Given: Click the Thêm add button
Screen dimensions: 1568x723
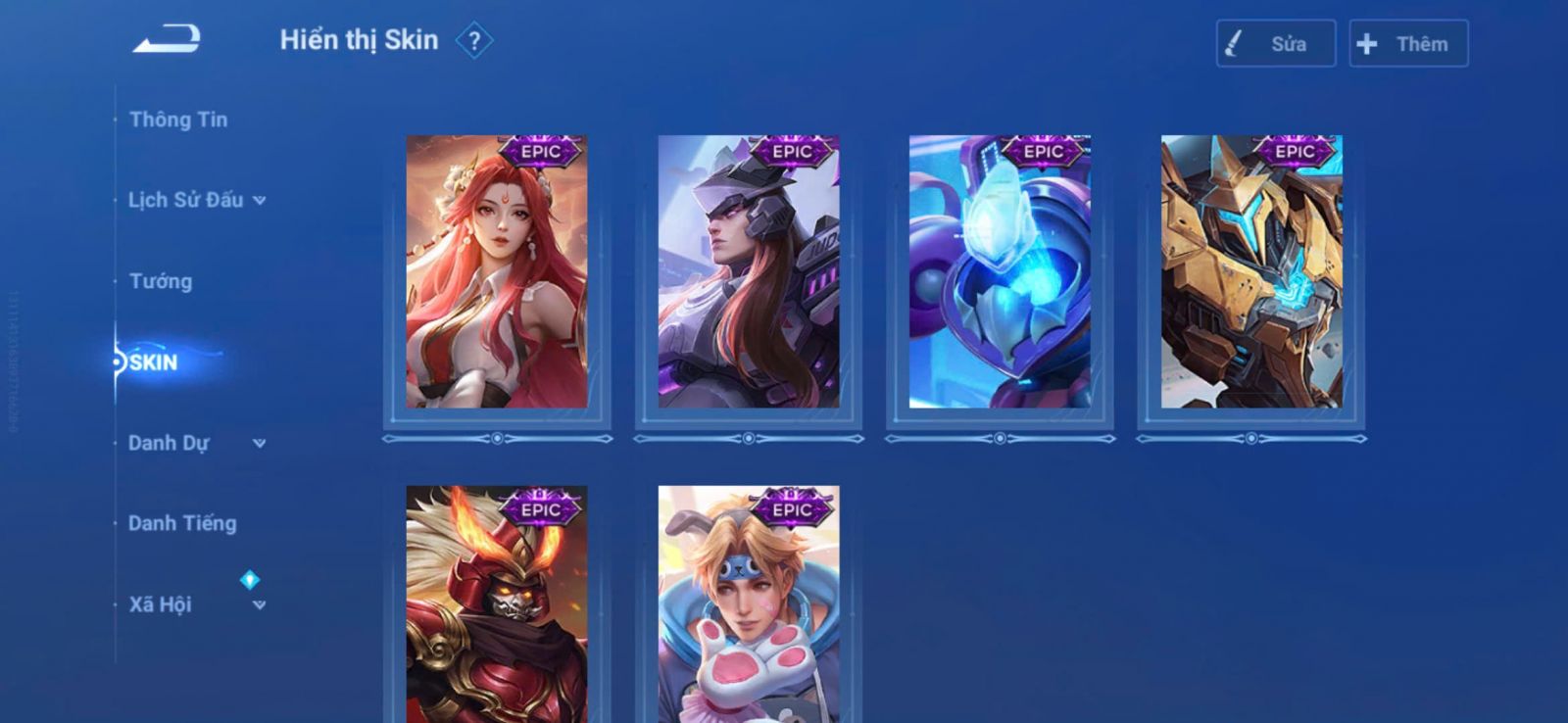Looking at the screenshot, I should (x=1407, y=44).
